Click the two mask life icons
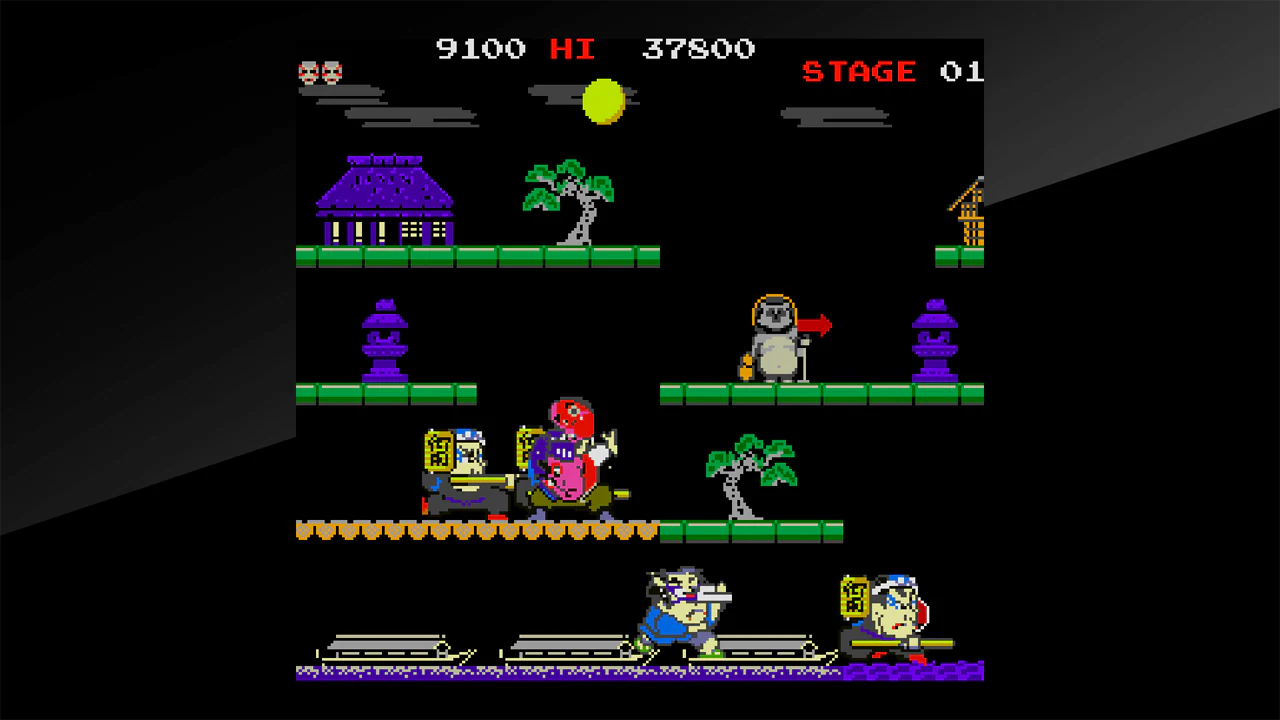 (x=322, y=71)
